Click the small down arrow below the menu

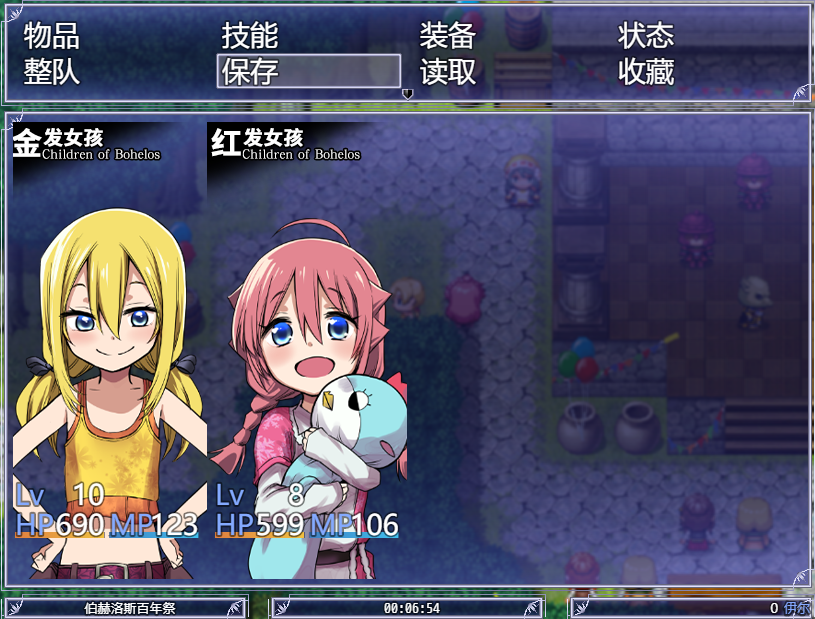point(407,94)
